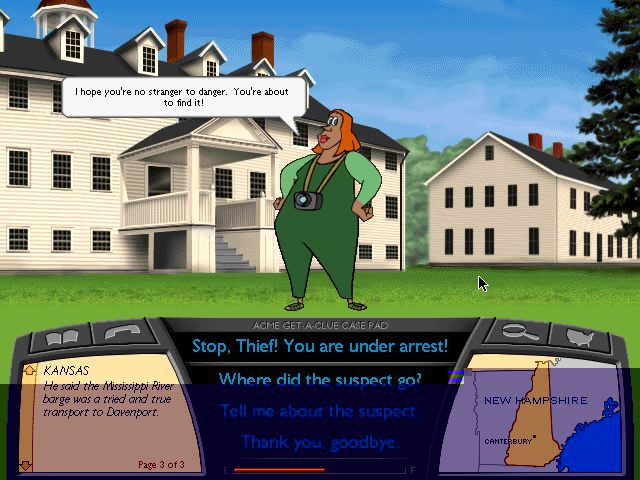Open the magnifying glass search tool

click(516, 334)
